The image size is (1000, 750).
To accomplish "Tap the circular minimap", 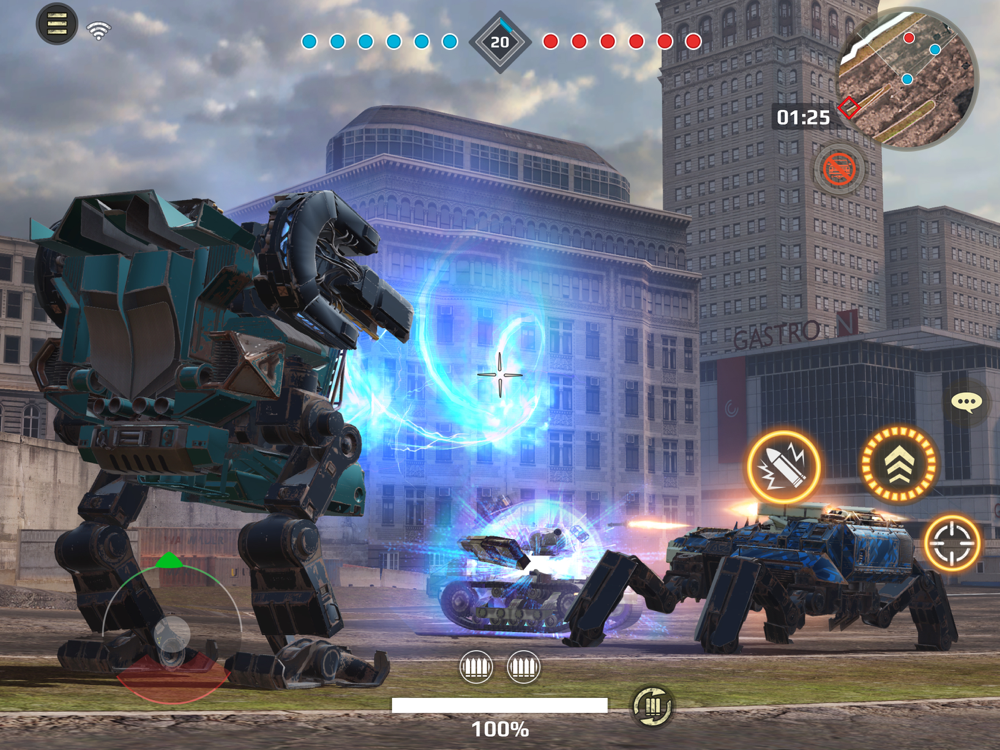I will click(907, 78).
